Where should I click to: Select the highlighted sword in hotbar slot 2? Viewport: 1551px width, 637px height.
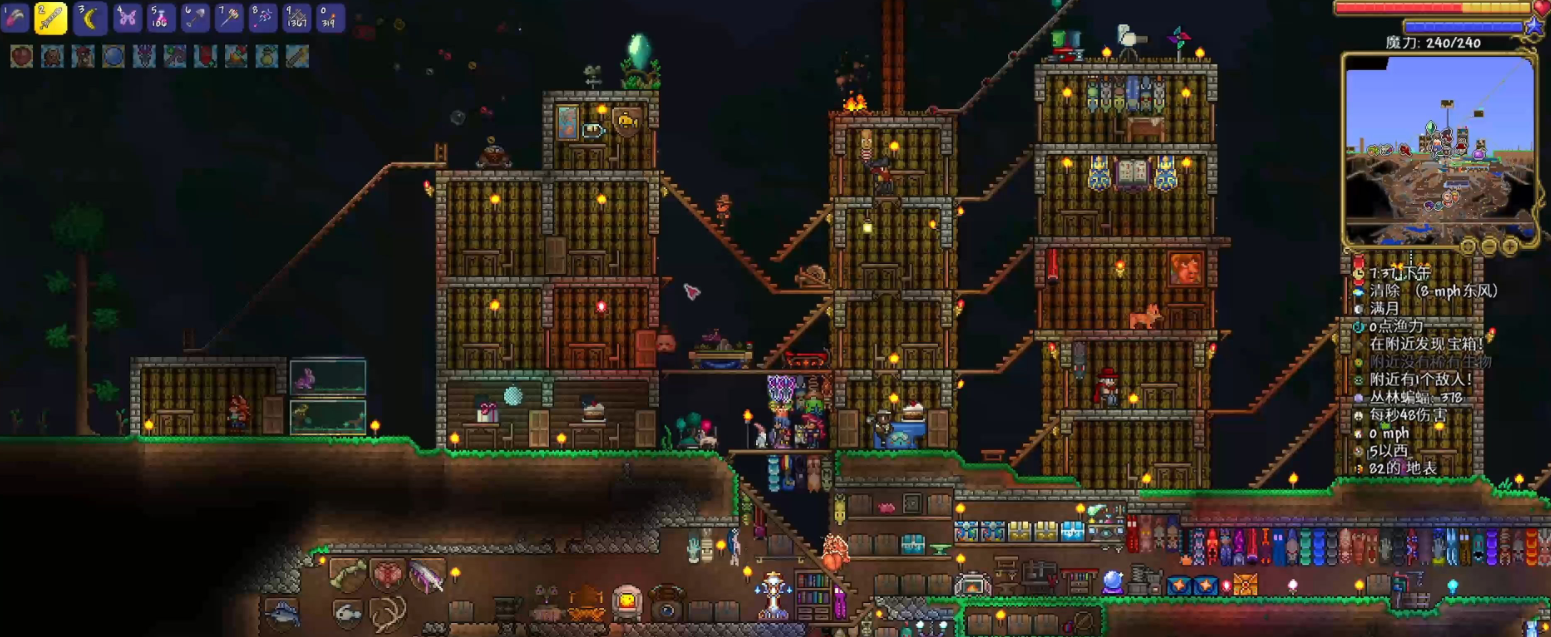[51, 17]
